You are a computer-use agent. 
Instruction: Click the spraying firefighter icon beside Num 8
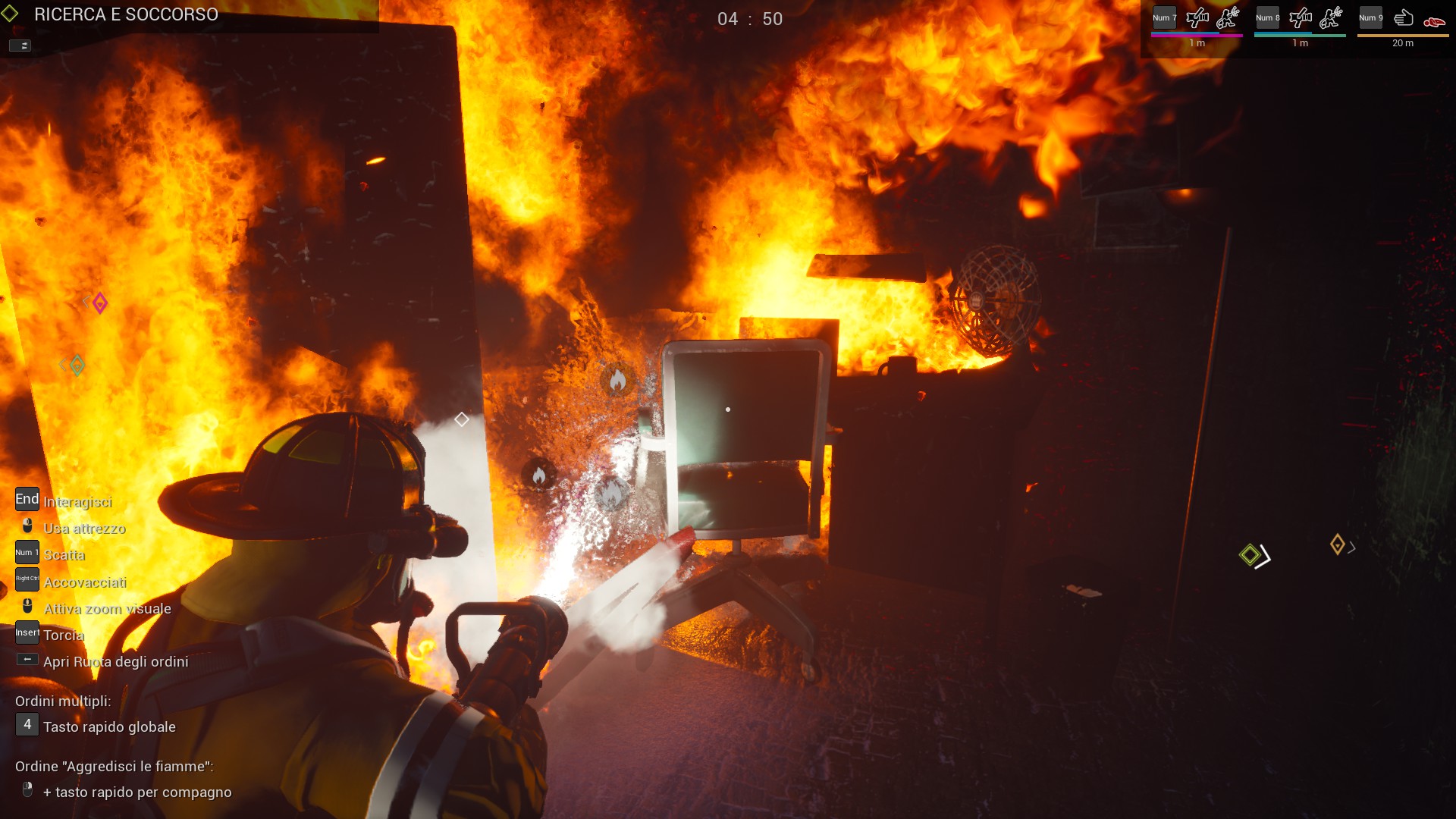1329,18
